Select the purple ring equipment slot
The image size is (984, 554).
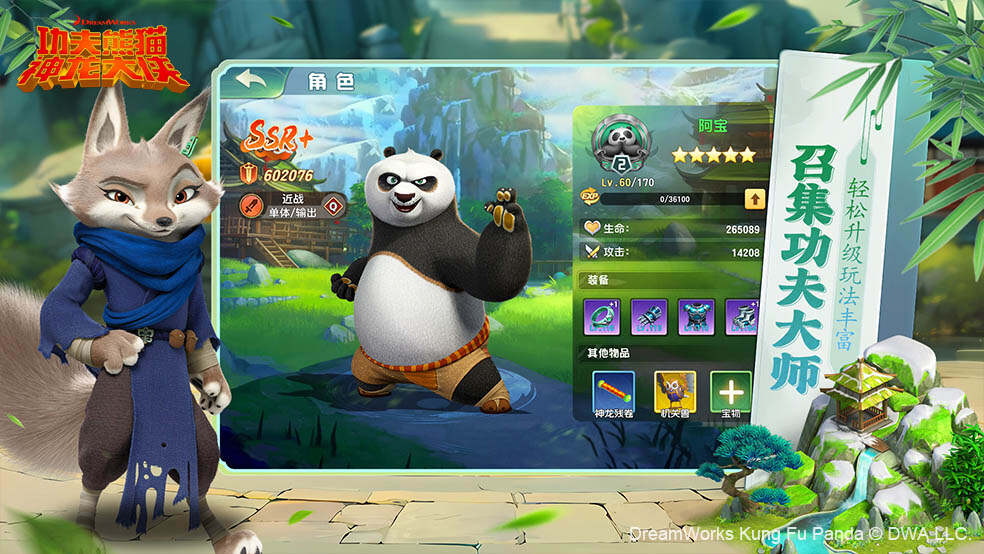click(602, 315)
